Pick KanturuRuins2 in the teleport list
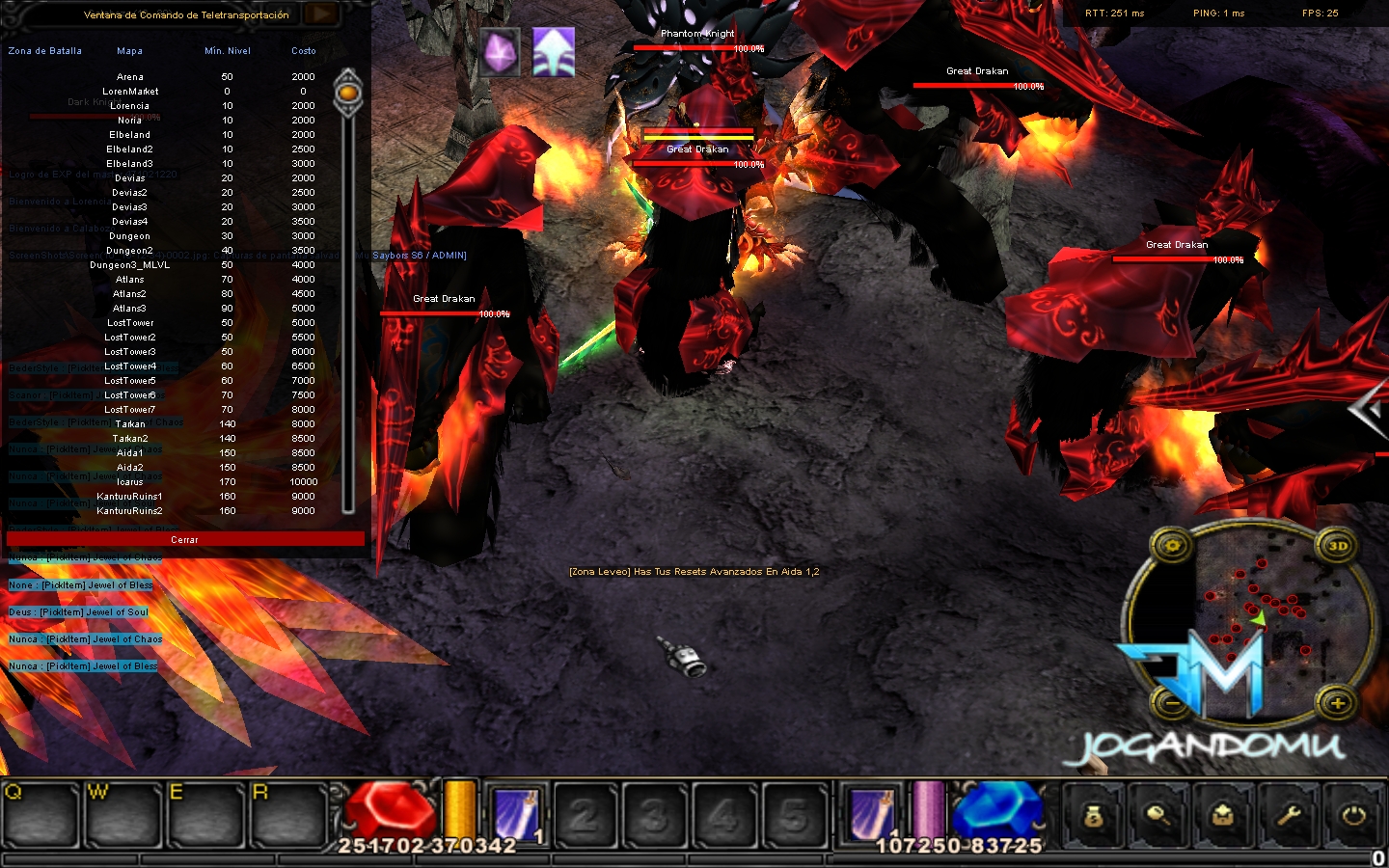Viewport: 1389px width, 868px height. (130, 511)
